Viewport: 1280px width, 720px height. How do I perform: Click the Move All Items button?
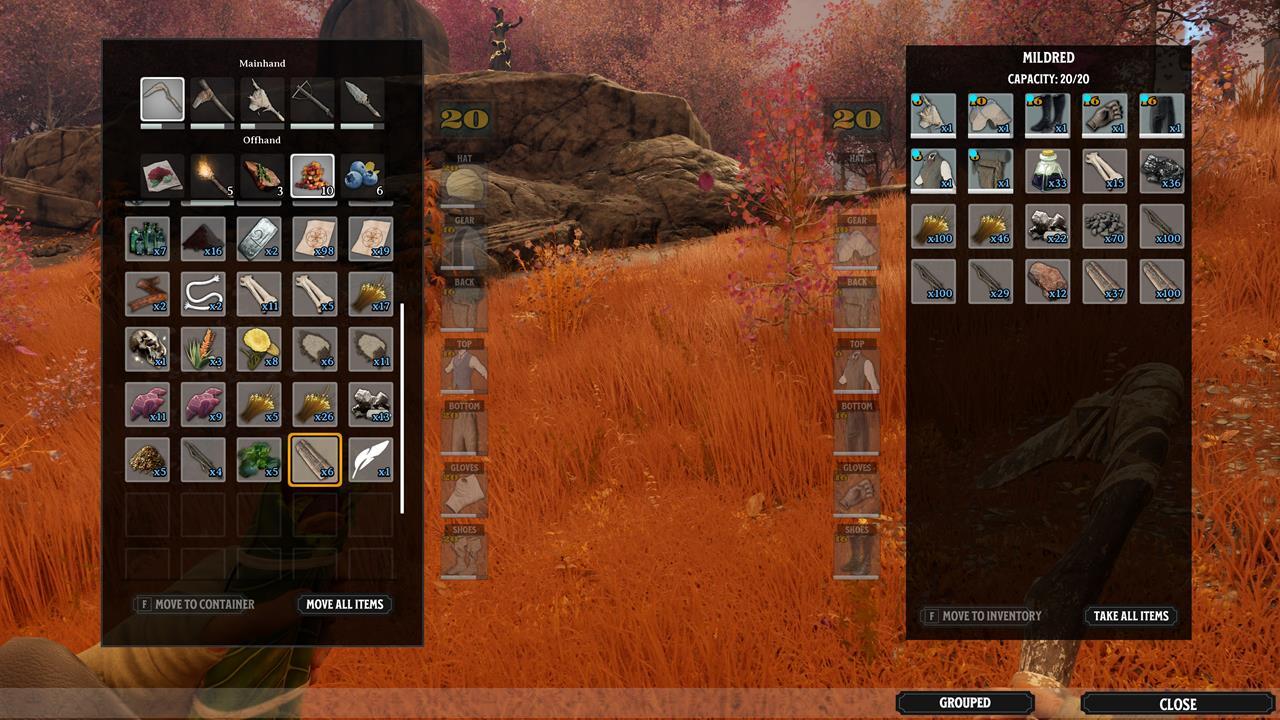coord(345,604)
